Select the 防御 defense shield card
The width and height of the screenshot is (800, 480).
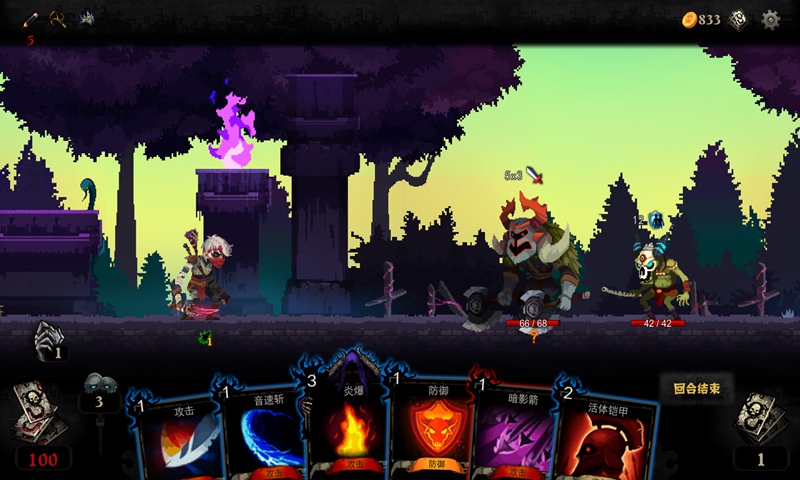[x=430, y=430]
